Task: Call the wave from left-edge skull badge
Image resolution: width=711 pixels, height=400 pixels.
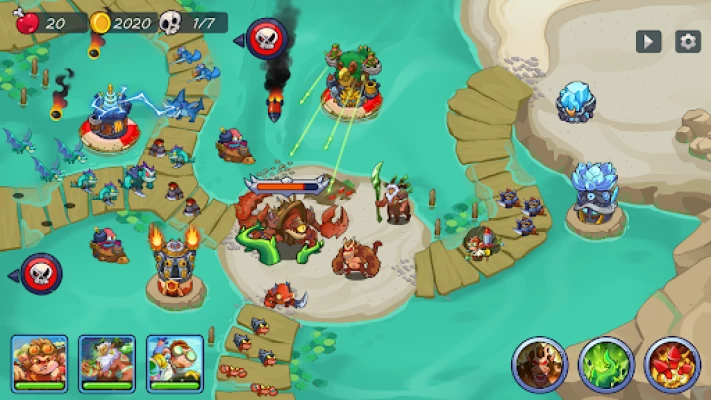Action: 40,273
